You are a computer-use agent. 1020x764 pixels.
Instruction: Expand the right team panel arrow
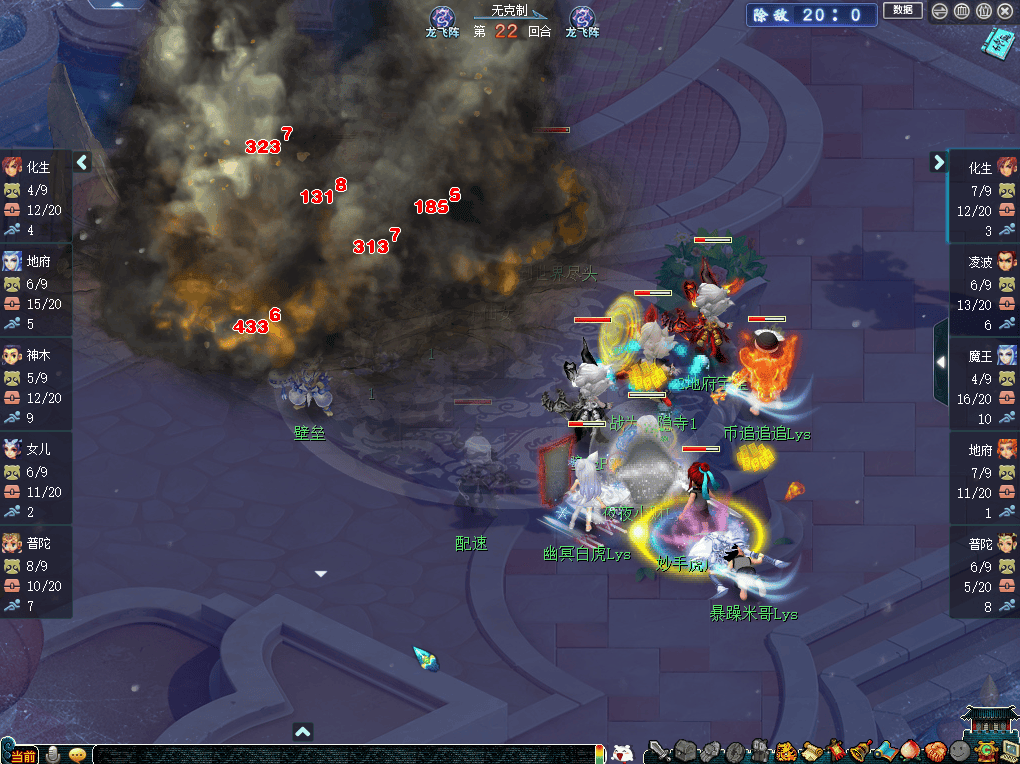(938, 162)
